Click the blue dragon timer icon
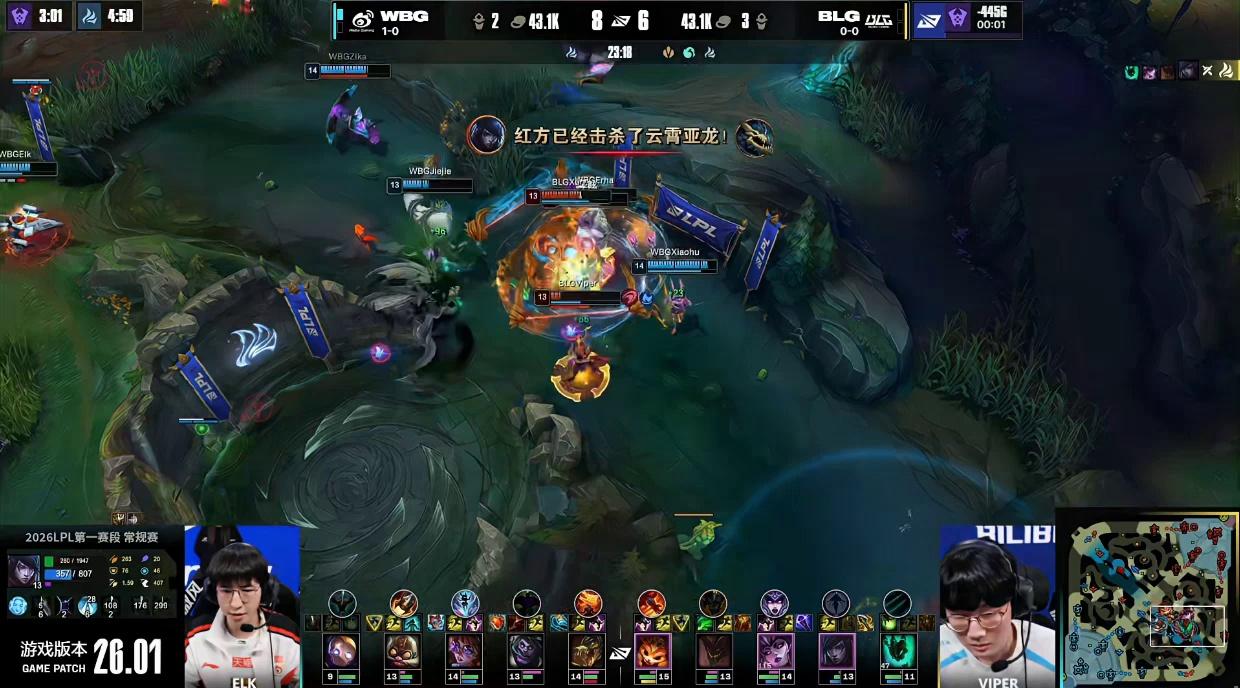This screenshot has height=688, width=1240. point(90,15)
